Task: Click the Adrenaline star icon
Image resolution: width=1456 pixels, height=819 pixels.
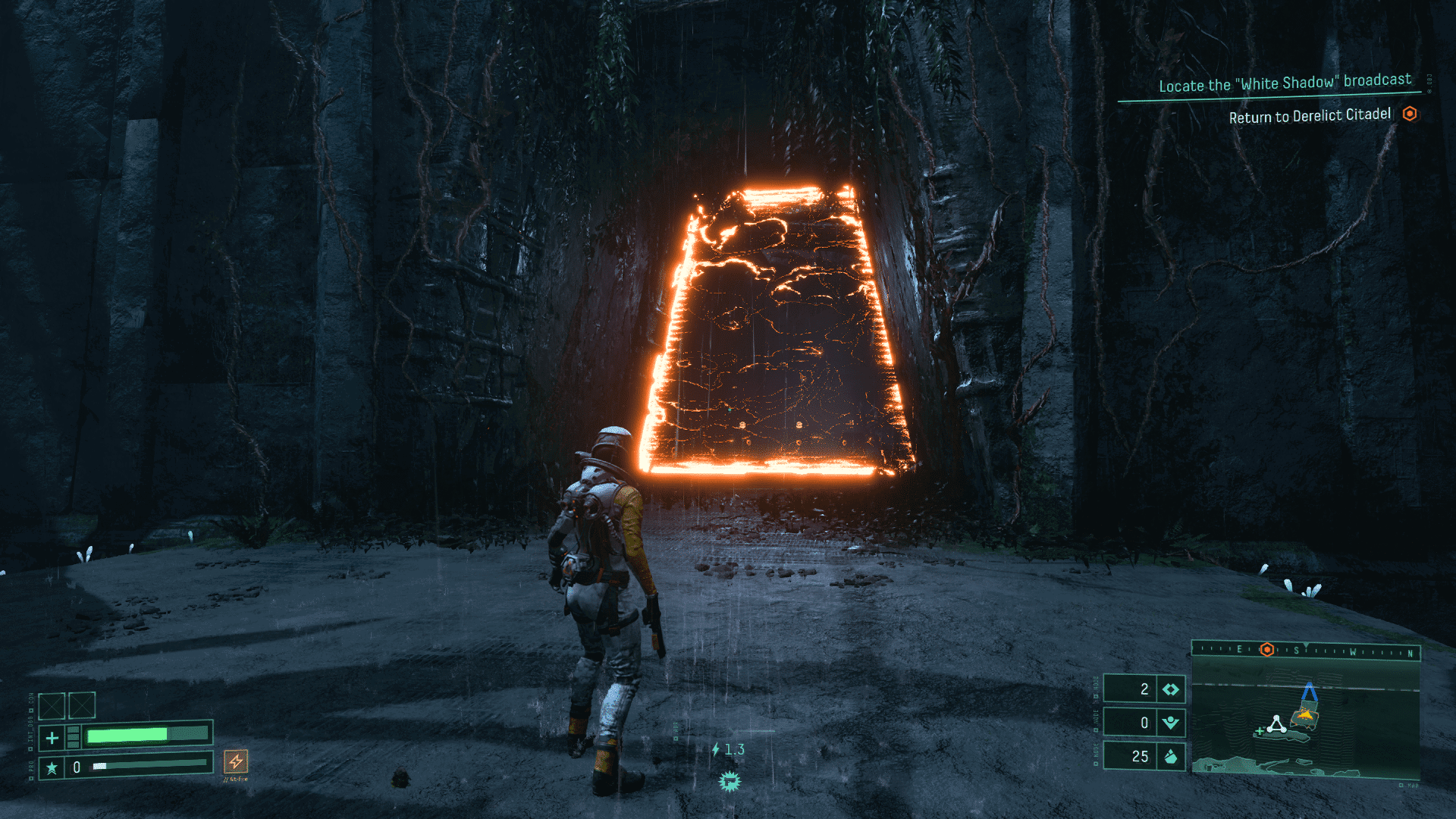Action: (x=52, y=767)
